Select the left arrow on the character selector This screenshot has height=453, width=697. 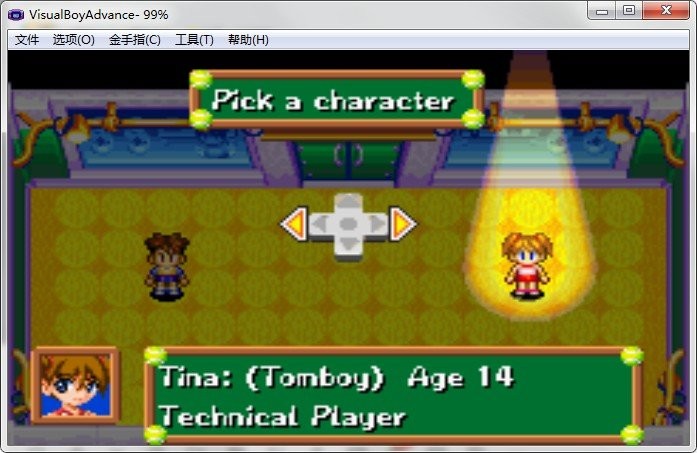click(294, 224)
